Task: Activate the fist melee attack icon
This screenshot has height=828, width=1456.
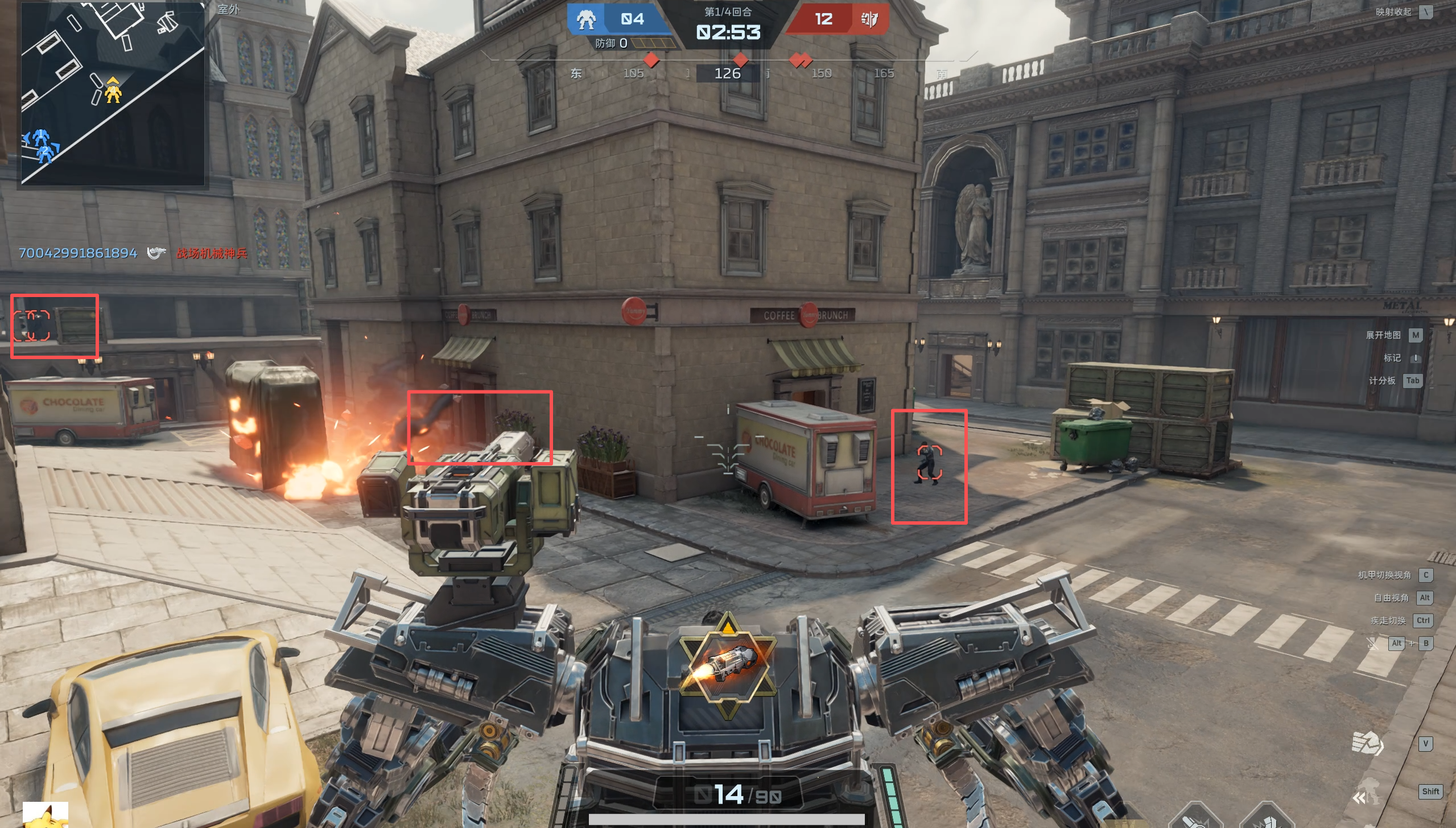Action: tap(1367, 744)
